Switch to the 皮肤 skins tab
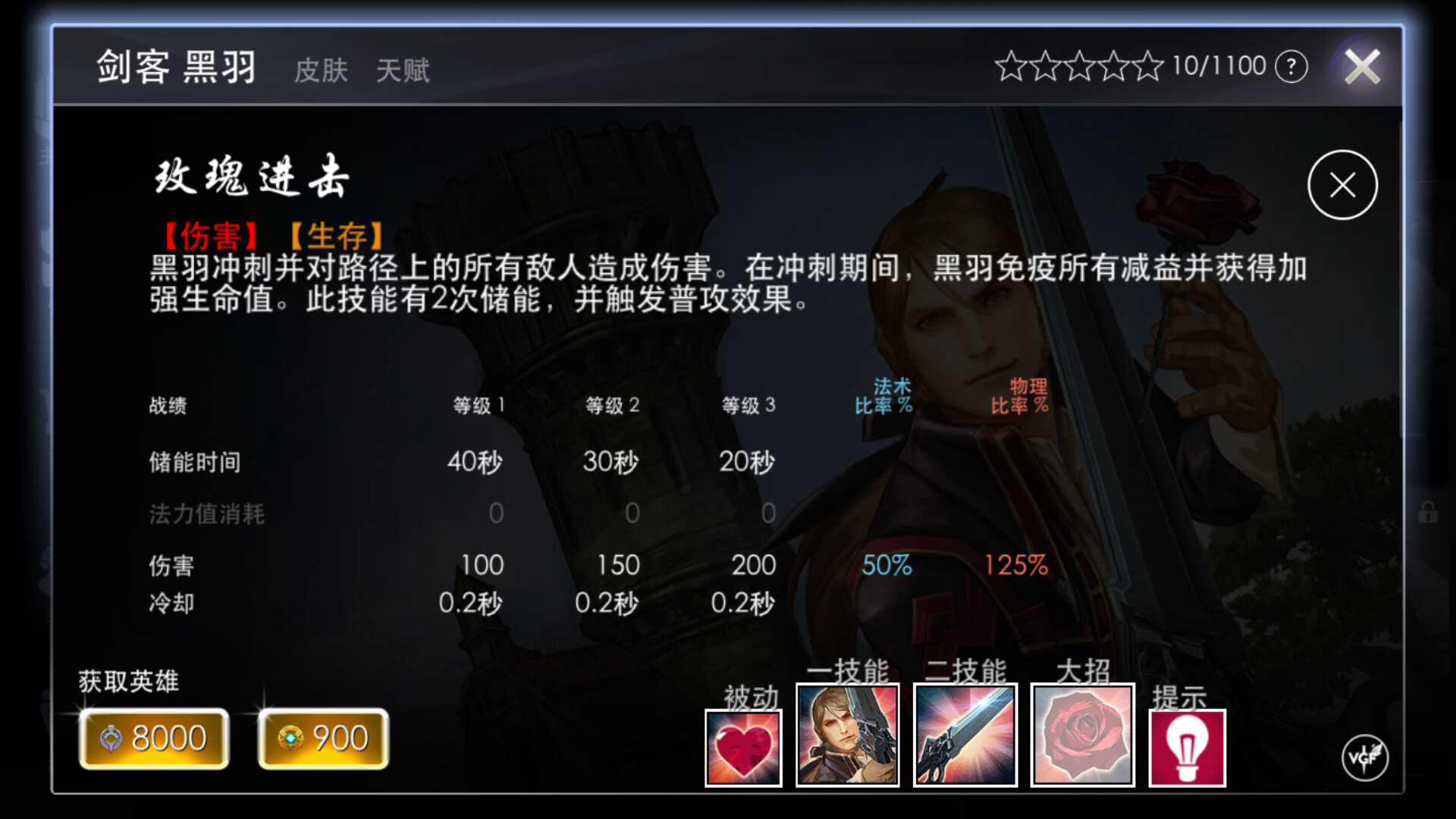This screenshot has height=819, width=1456. (x=320, y=71)
